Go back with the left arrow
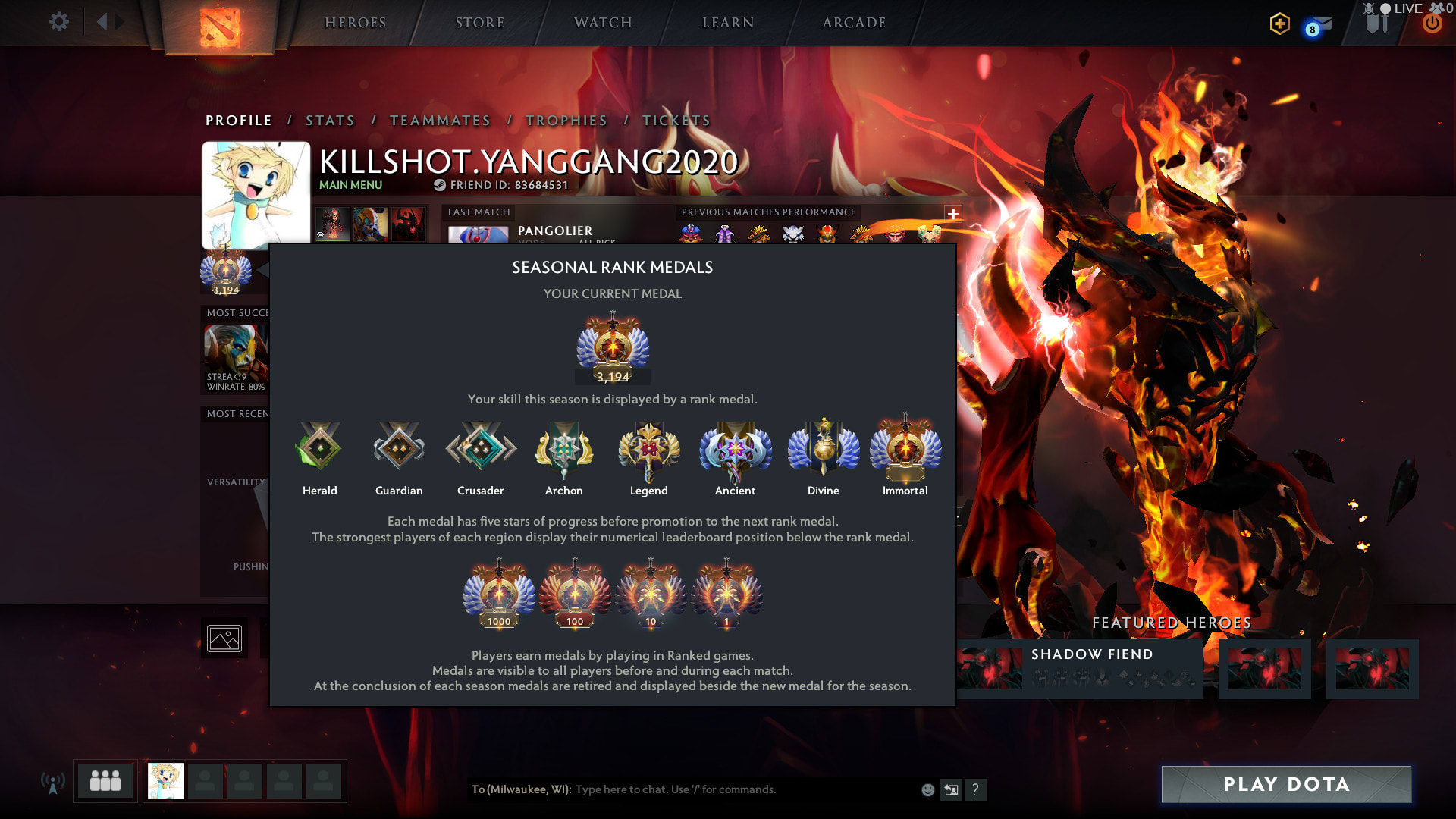The width and height of the screenshot is (1456, 819). (x=102, y=21)
